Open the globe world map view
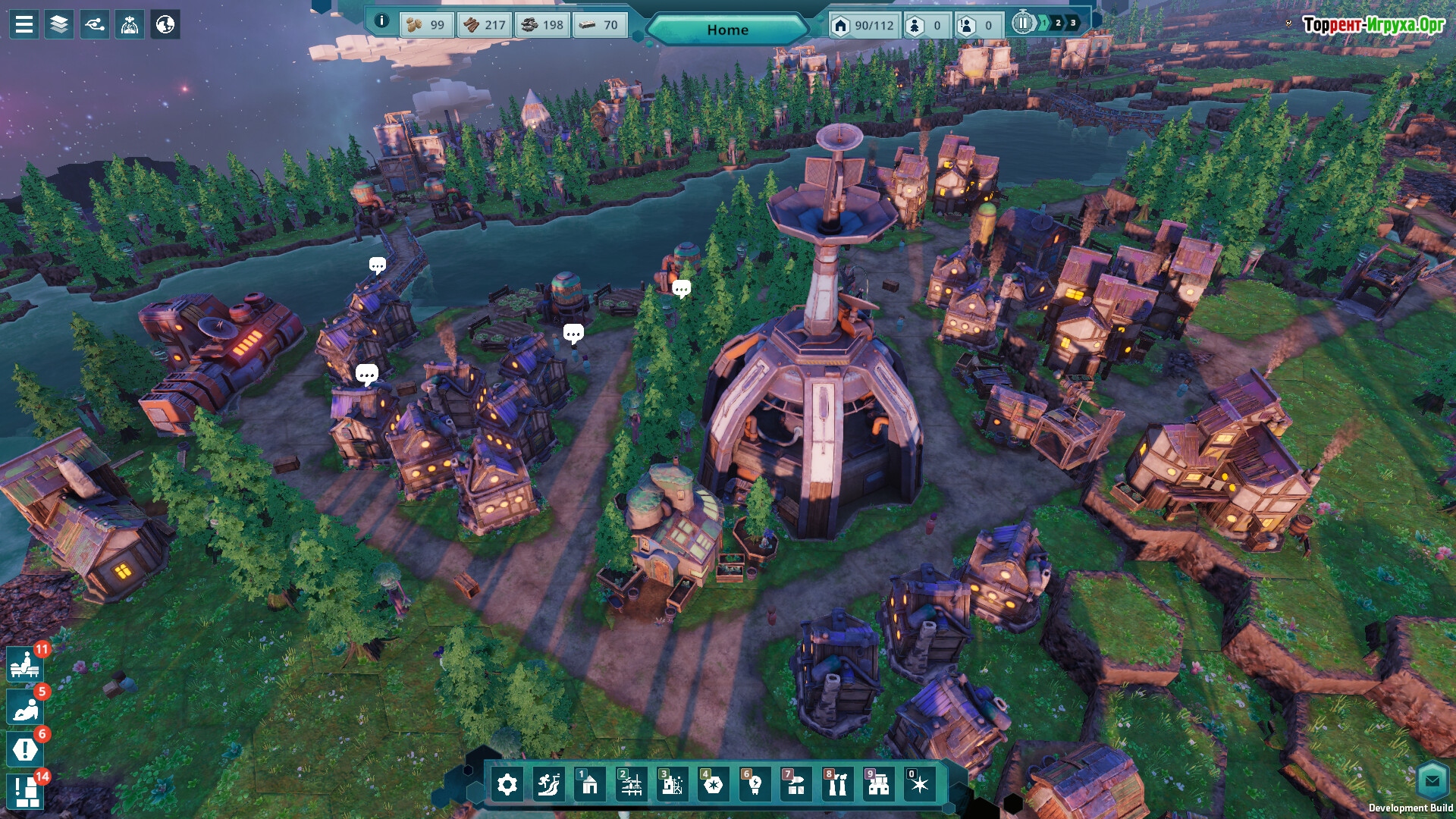Viewport: 1456px width, 819px height. [x=165, y=24]
